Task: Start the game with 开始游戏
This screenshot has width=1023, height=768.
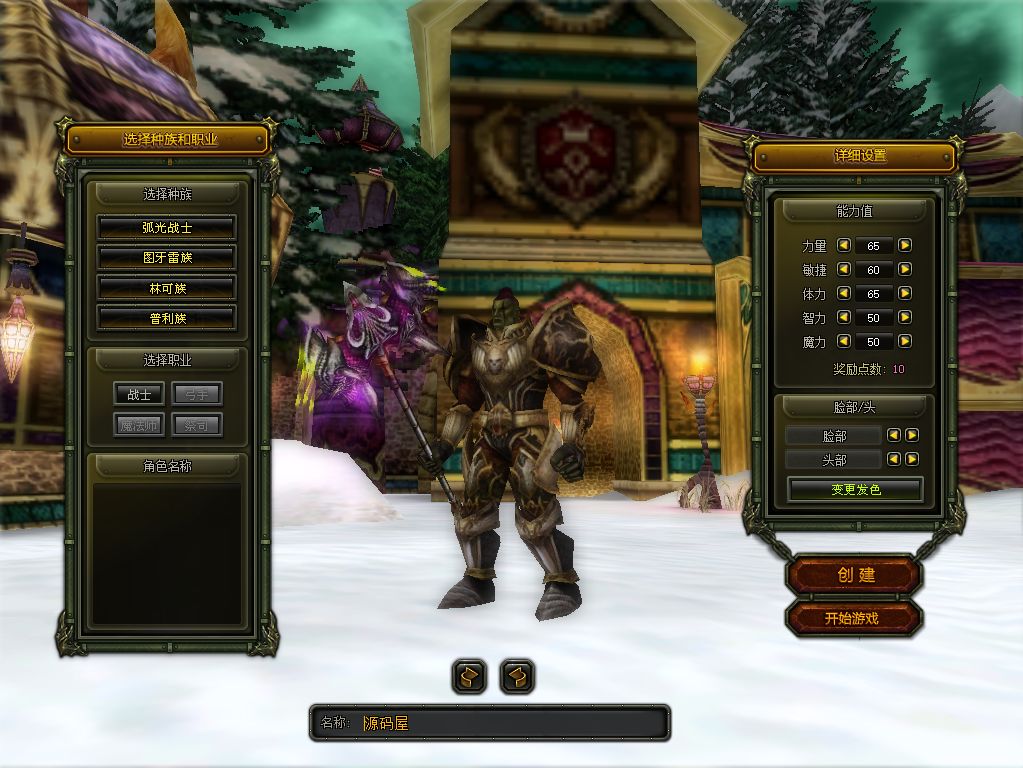Action: 852,618
